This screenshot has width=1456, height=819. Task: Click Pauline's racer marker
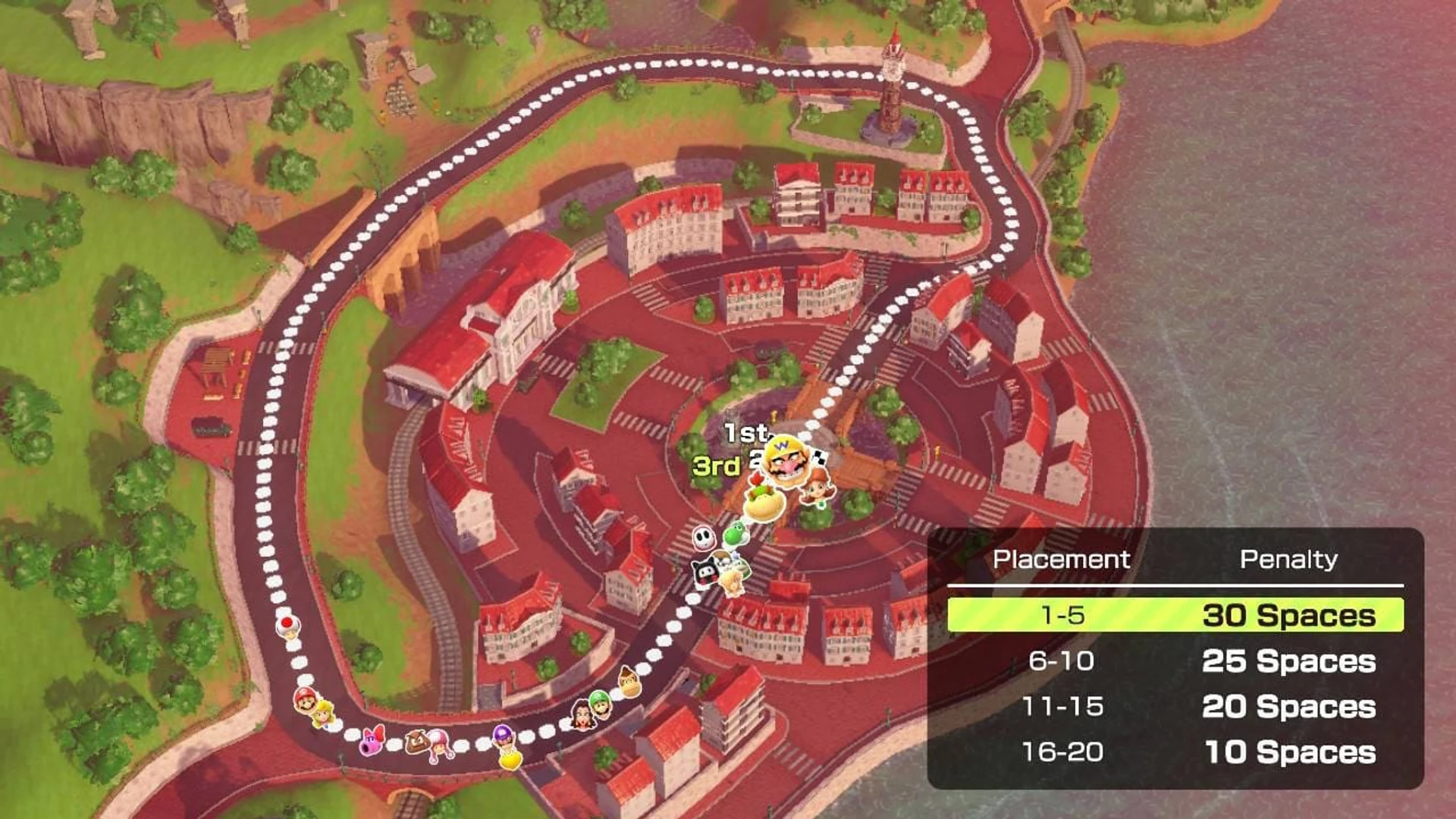(582, 714)
